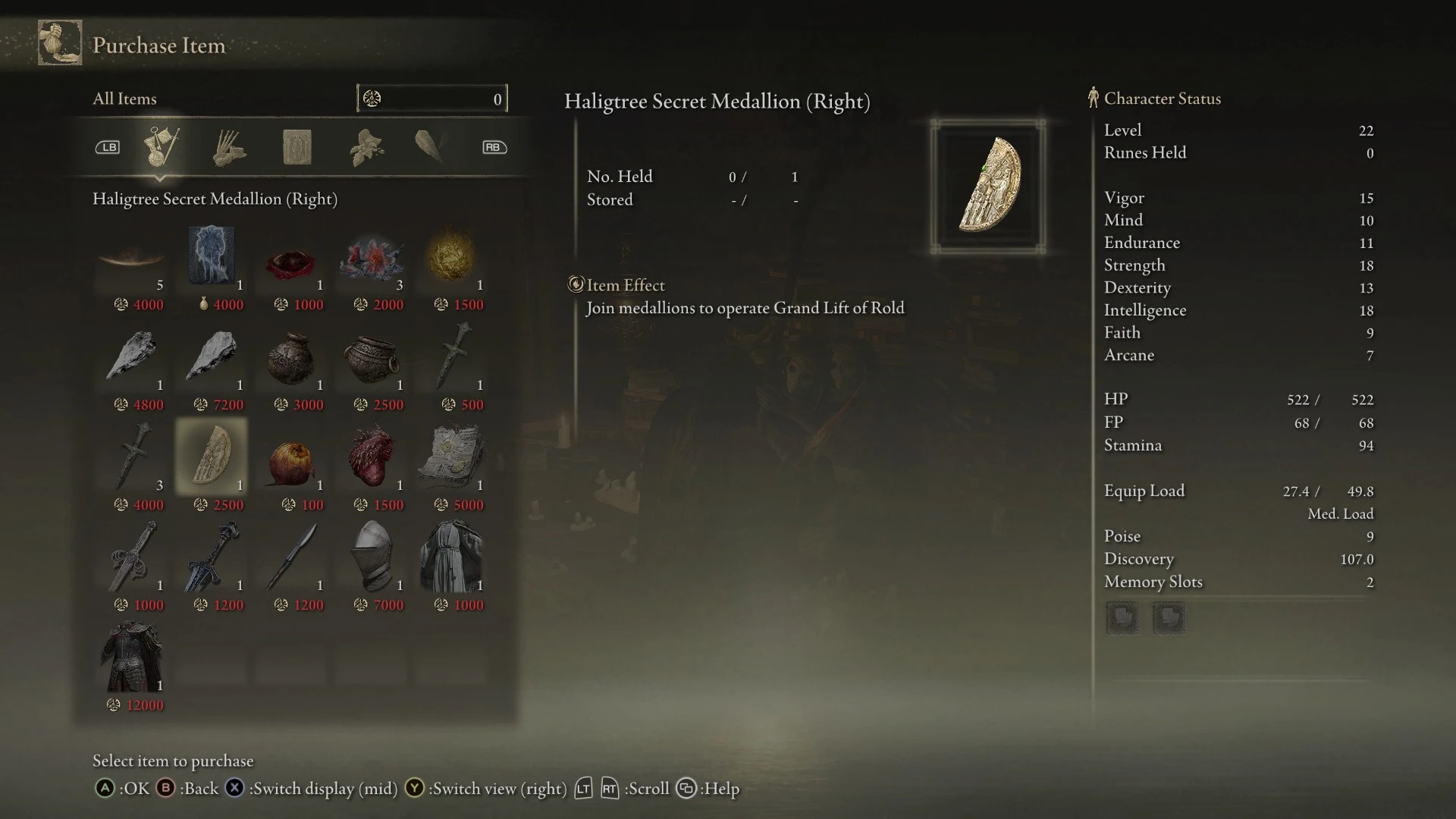
Task: Select the 12000-rune armor set thumbnail
Action: pos(133,656)
